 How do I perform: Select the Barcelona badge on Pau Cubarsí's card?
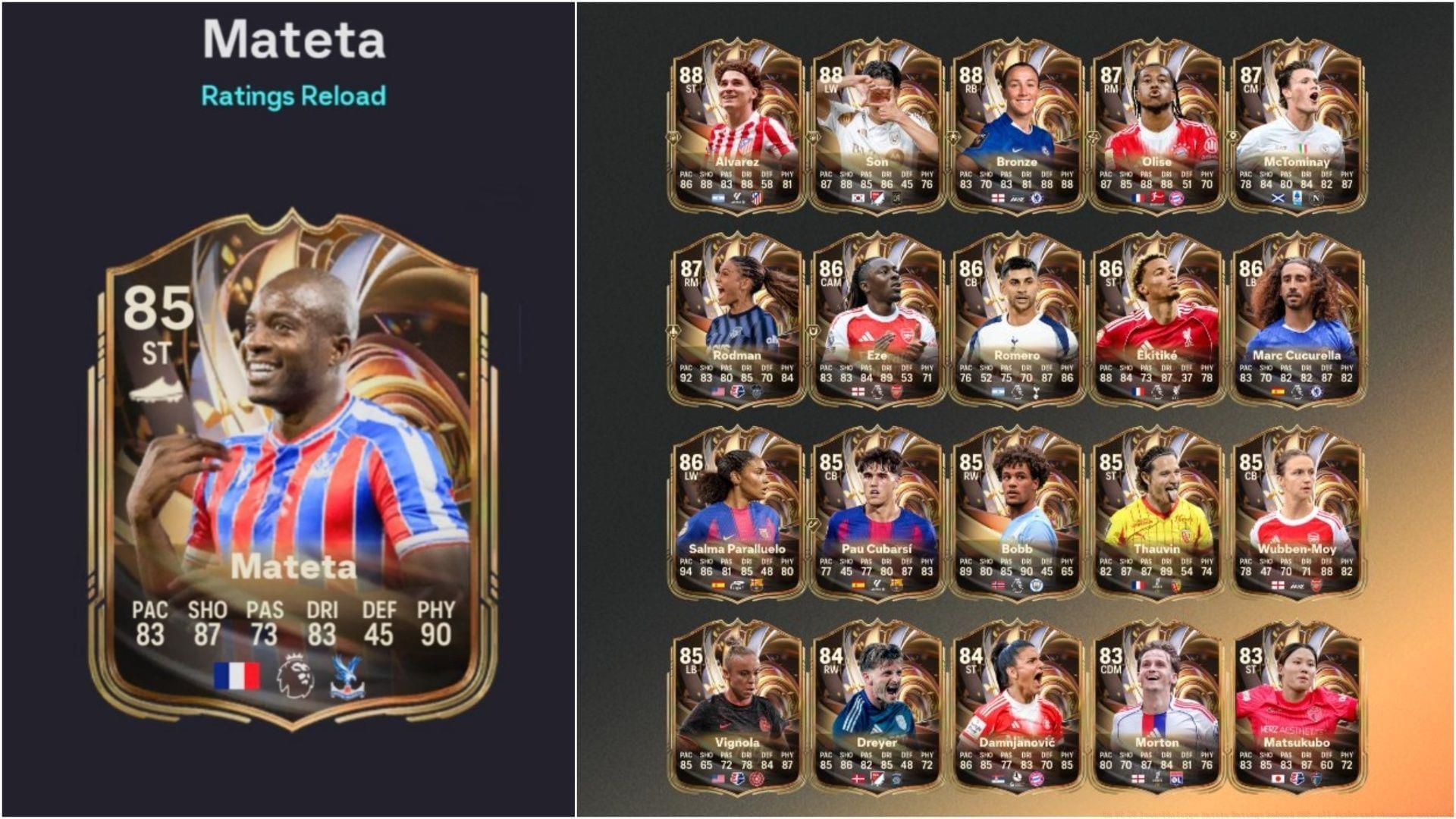pyautogui.click(x=897, y=585)
